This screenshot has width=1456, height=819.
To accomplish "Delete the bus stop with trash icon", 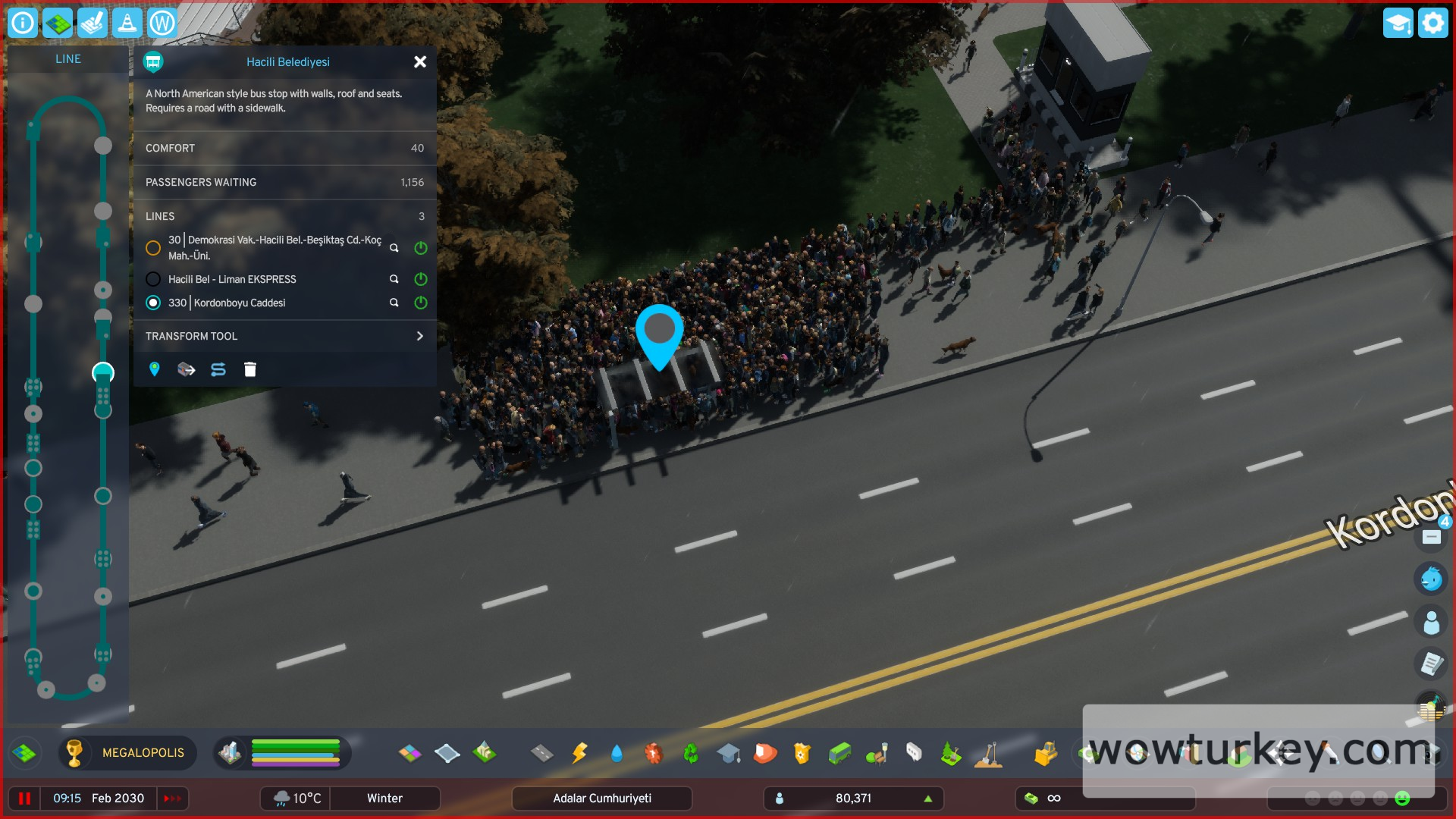I will [250, 369].
